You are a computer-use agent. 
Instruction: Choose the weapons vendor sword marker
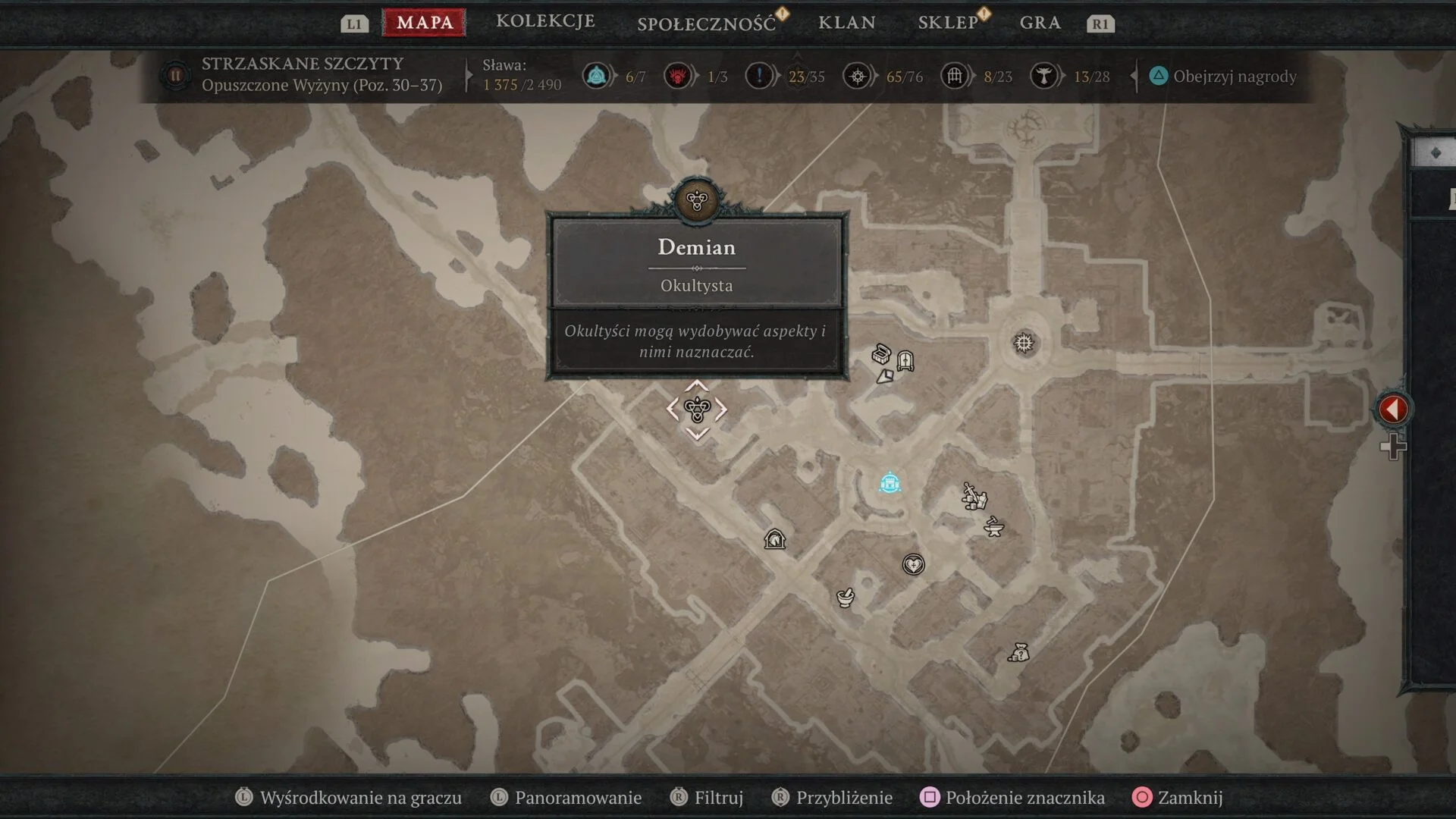974,497
